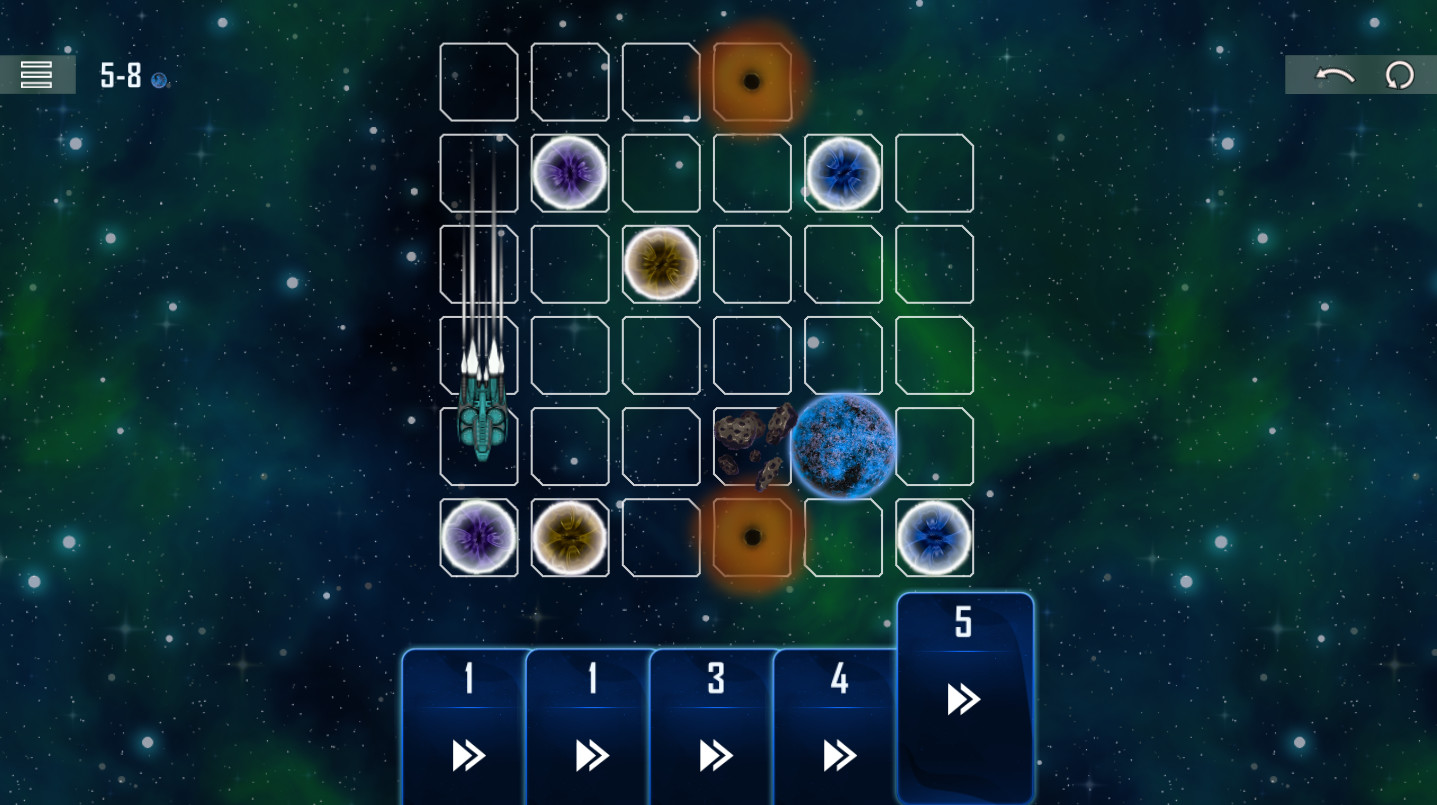Select the large blue planet near the asteroids
The width and height of the screenshot is (1437, 805).
(x=842, y=444)
